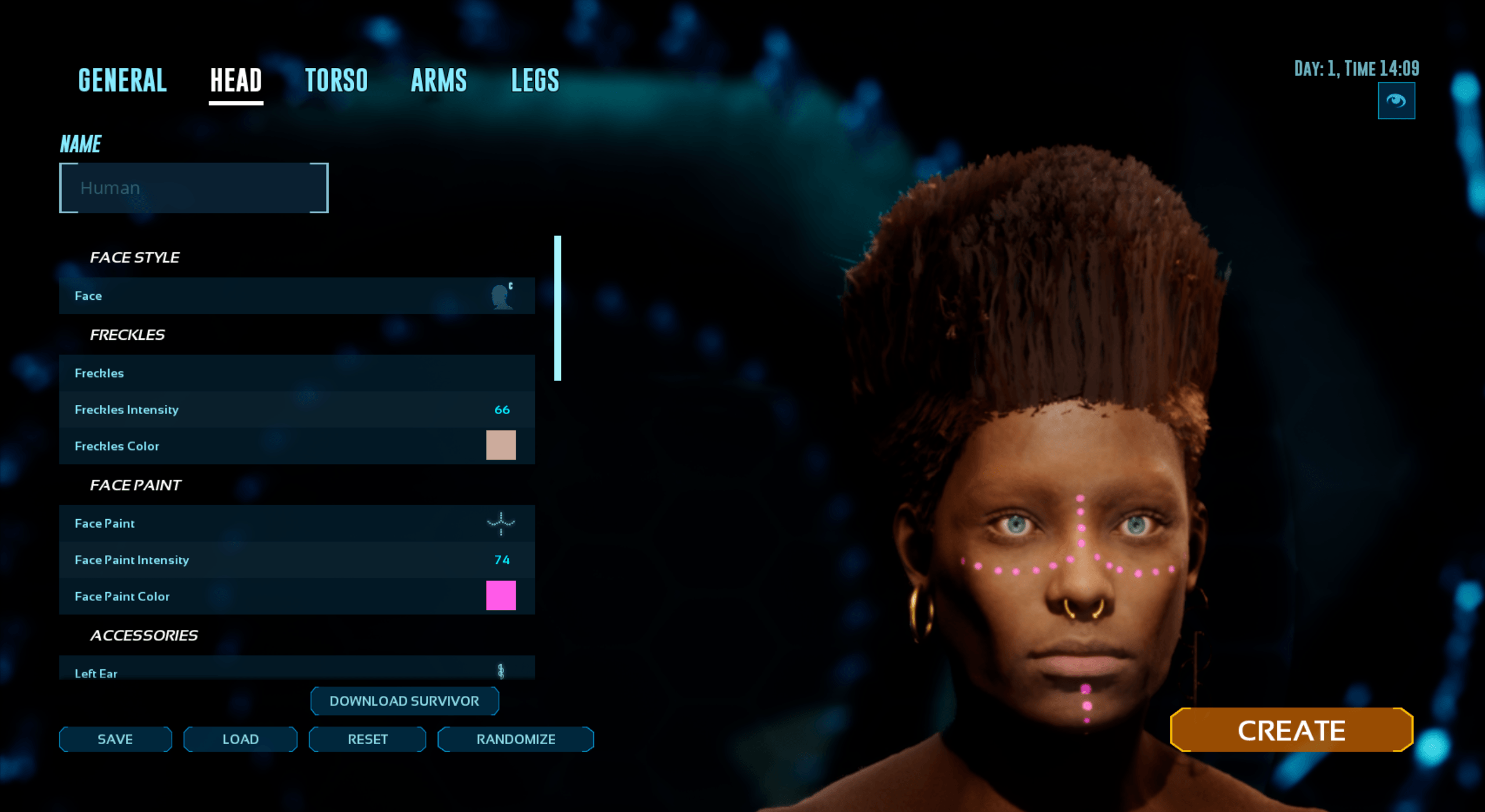Open the Face Paint Color swatch
Viewport: 1485px width, 812px height.
click(501, 596)
